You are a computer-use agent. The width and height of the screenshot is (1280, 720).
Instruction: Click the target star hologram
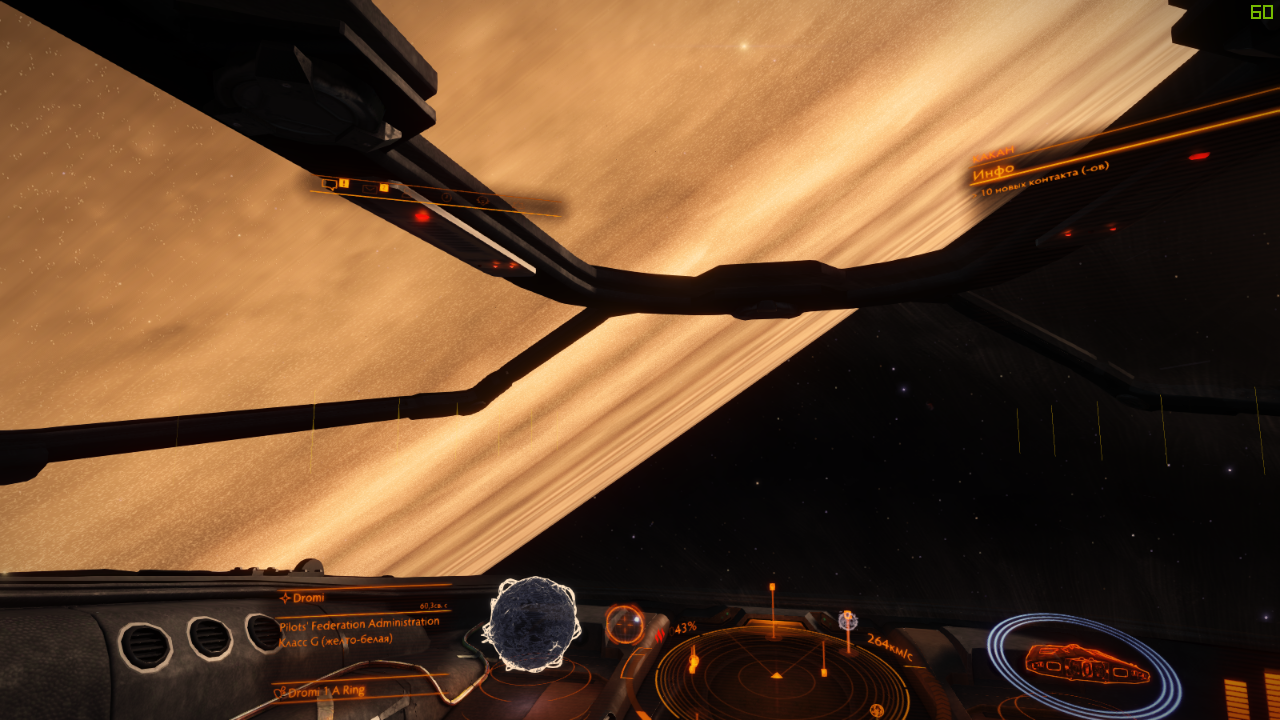tap(531, 624)
